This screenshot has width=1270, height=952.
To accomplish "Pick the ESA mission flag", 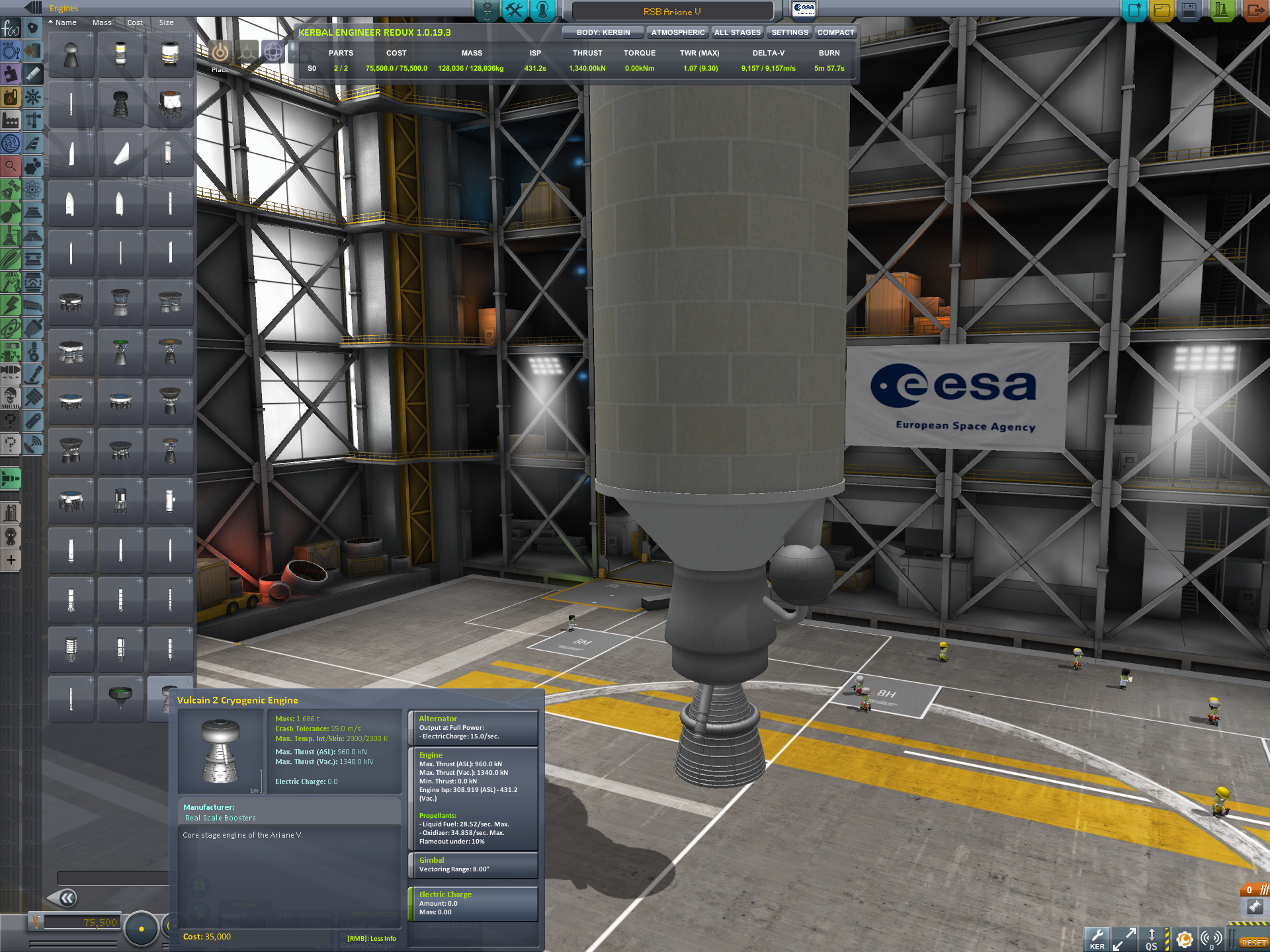I will coord(804,9).
